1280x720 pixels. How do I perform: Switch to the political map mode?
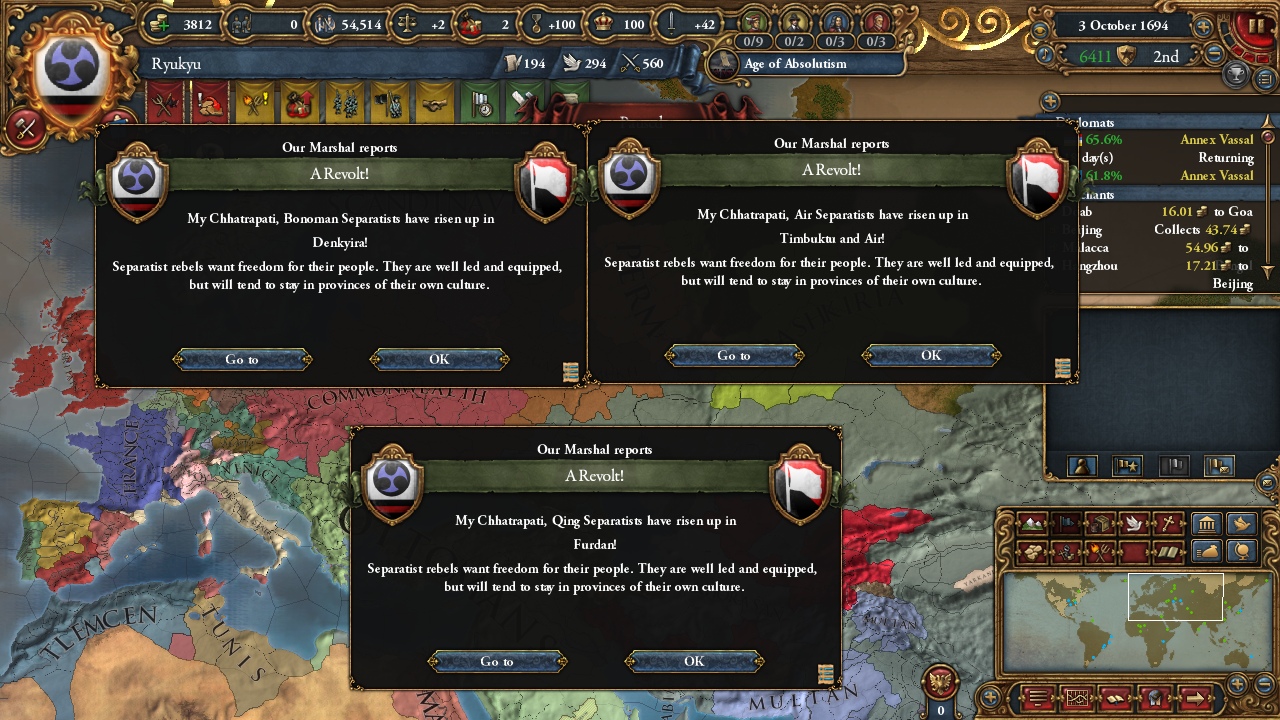1068,523
